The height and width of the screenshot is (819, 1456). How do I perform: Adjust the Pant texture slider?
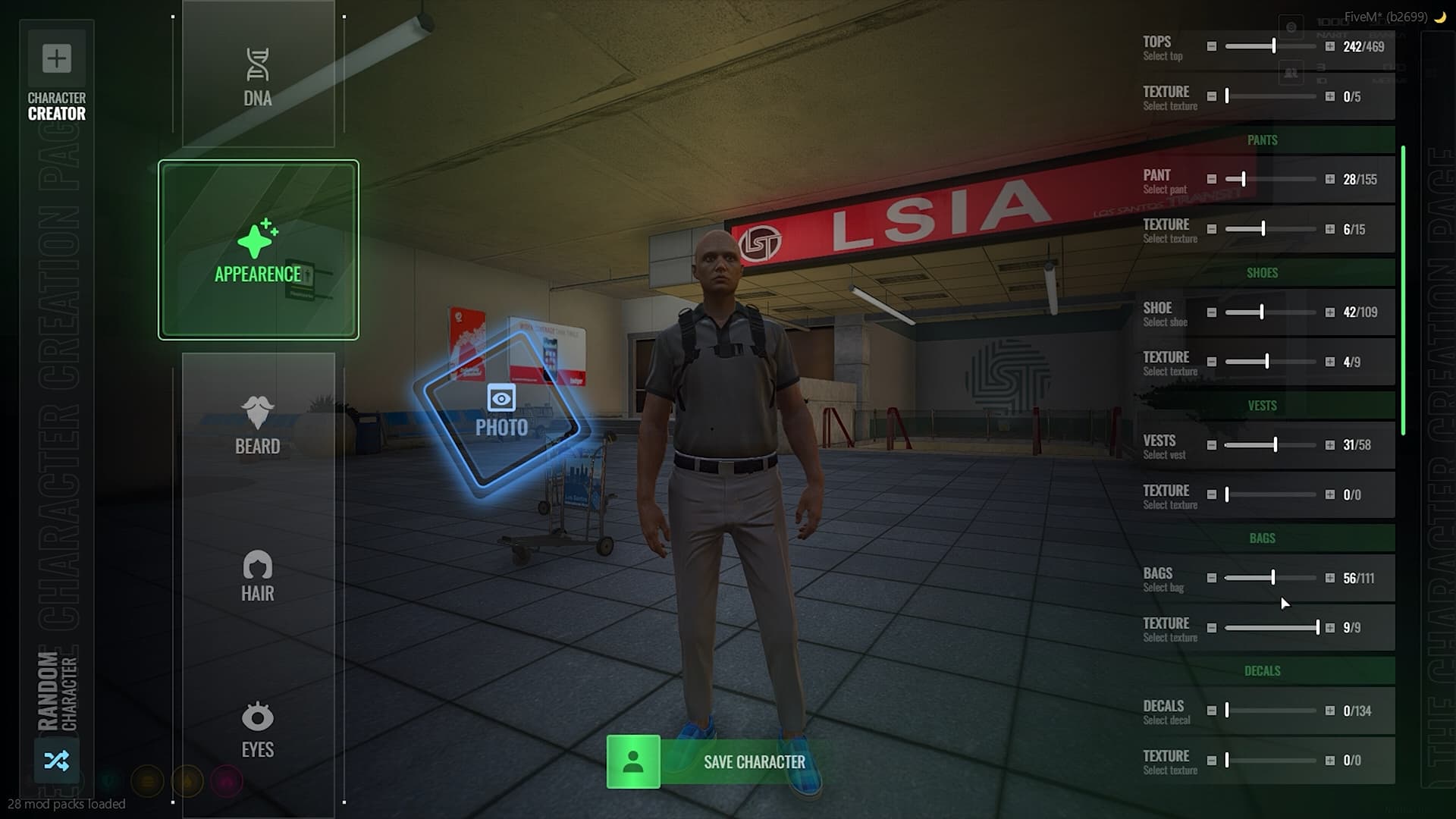(x=1263, y=229)
